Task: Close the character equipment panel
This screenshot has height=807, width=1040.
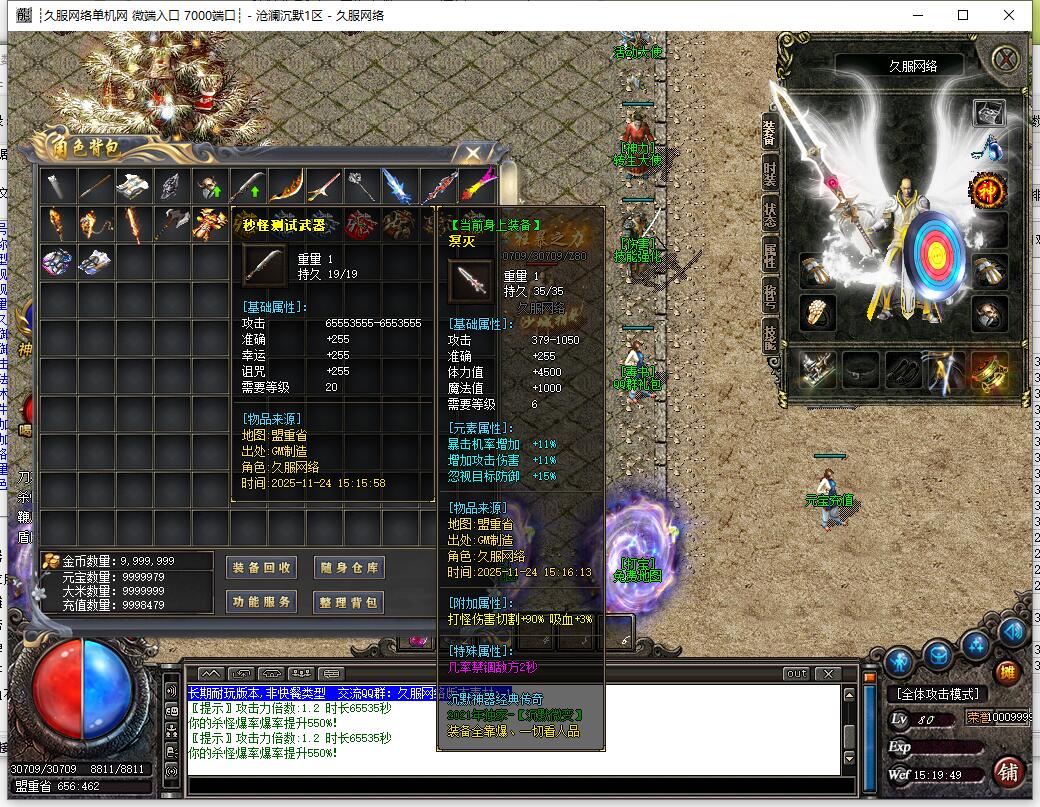Action: click(x=1005, y=59)
